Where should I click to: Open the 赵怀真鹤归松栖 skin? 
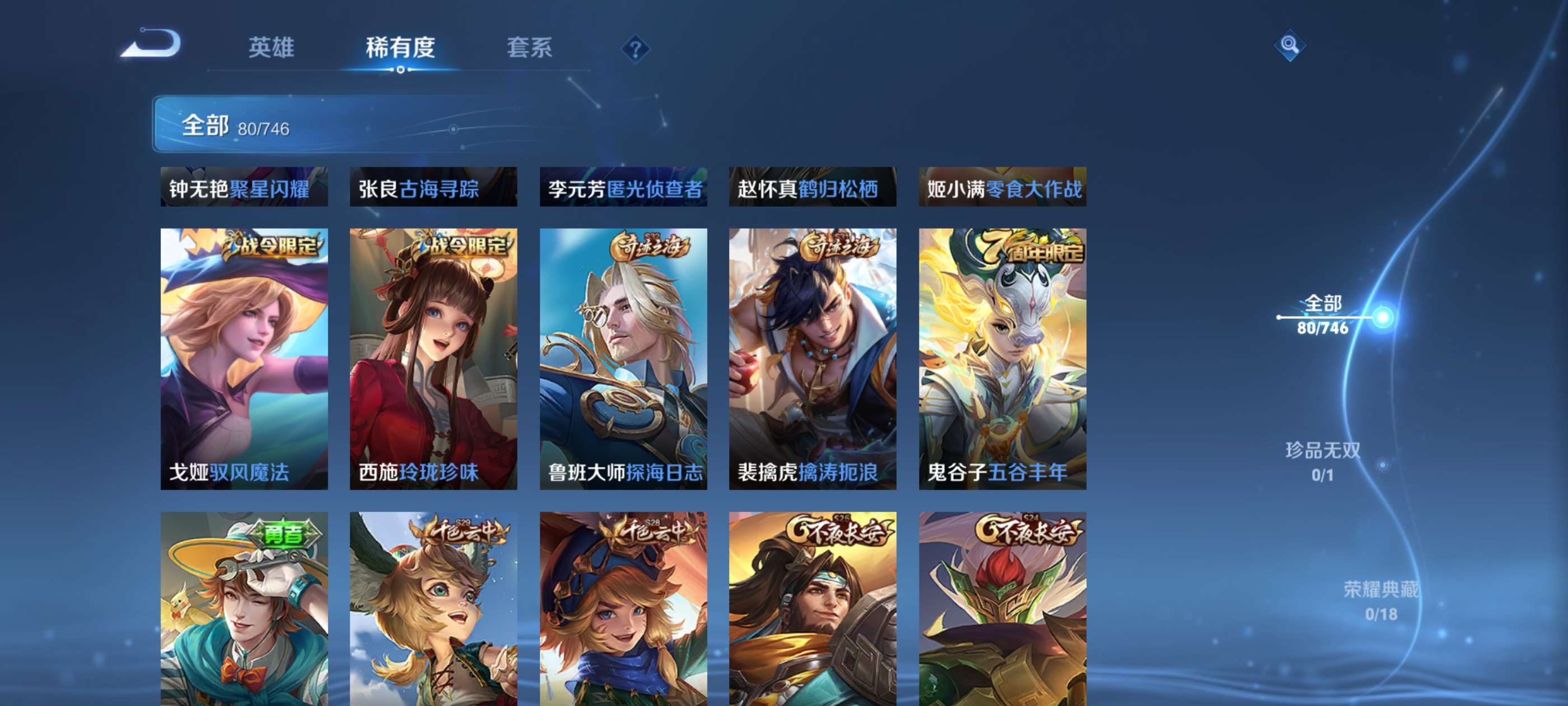[x=813, y=189]
